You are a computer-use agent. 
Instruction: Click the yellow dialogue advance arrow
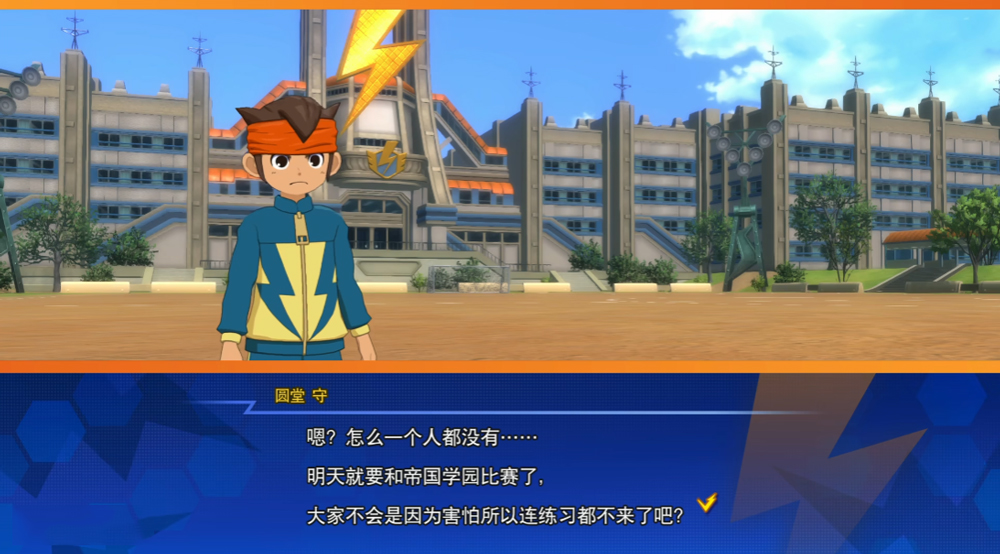(707, 502)
